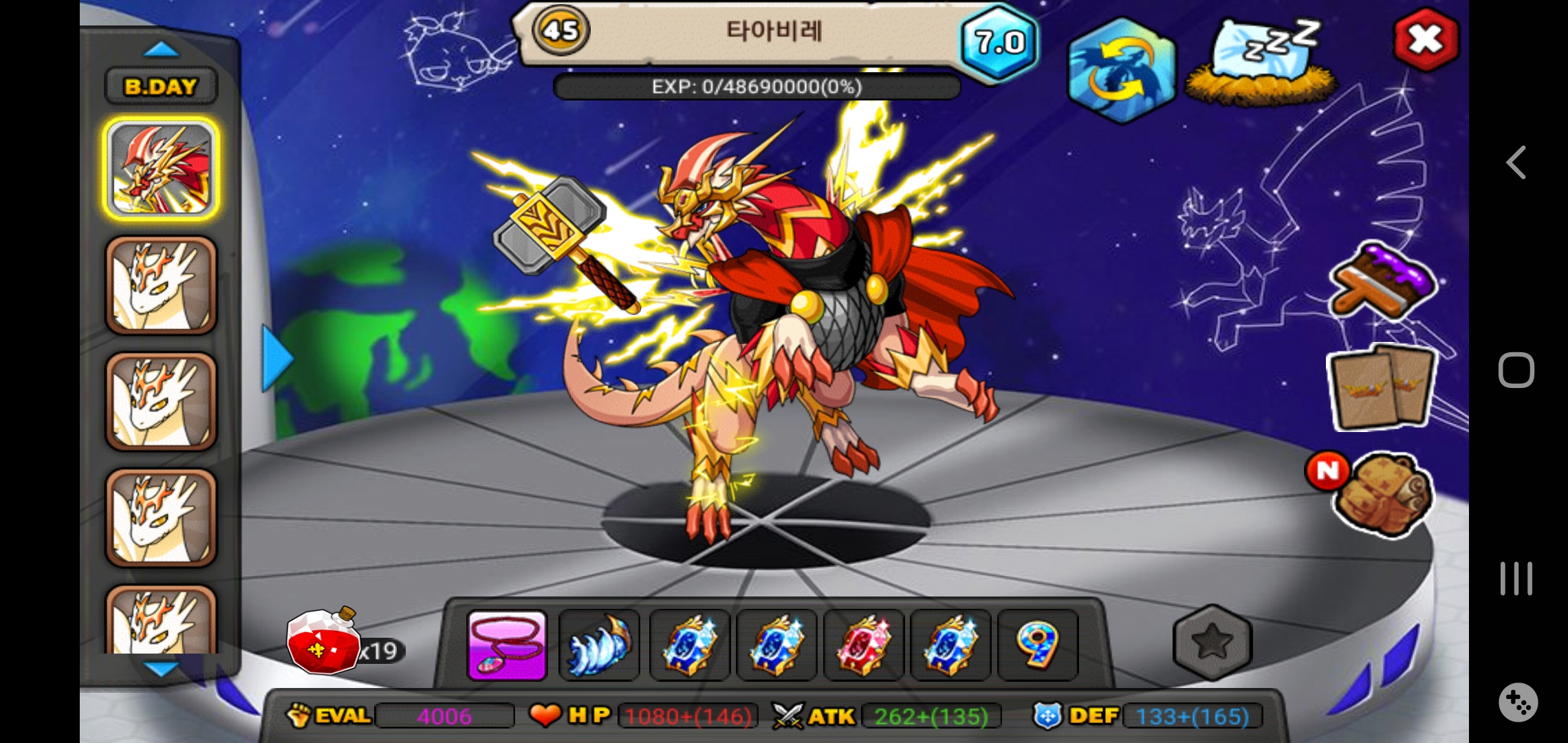The image size is (1568, 743).
Task: Select the B.DAY sort button
Action: pyautogui.click(x=161, y=87)
